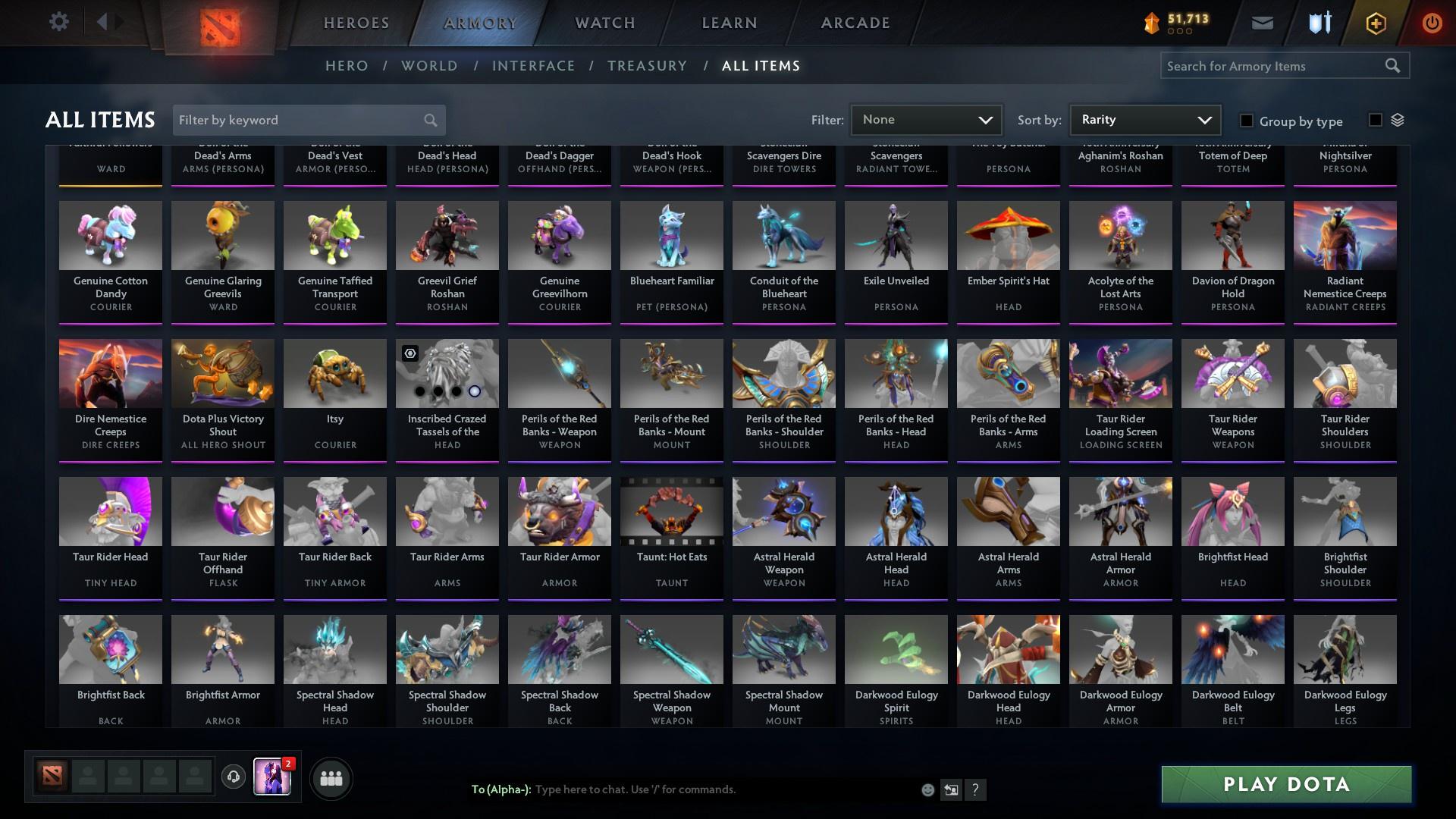Viewport: 1456px width, 819px height.
Task: Click the shield and sword loadout icon
Action: (1318, 22)
